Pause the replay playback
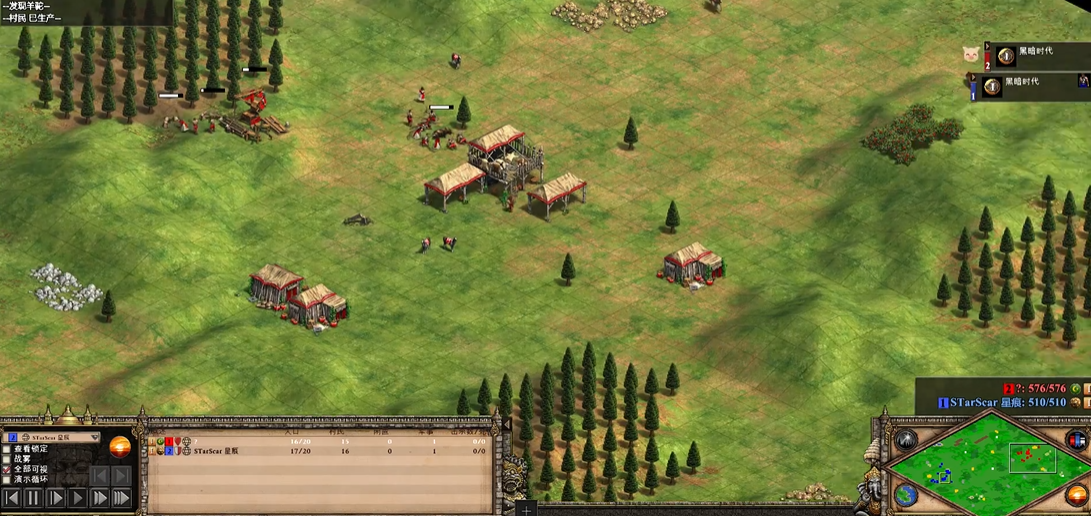 pyautogui.click(x=33, y=497)
